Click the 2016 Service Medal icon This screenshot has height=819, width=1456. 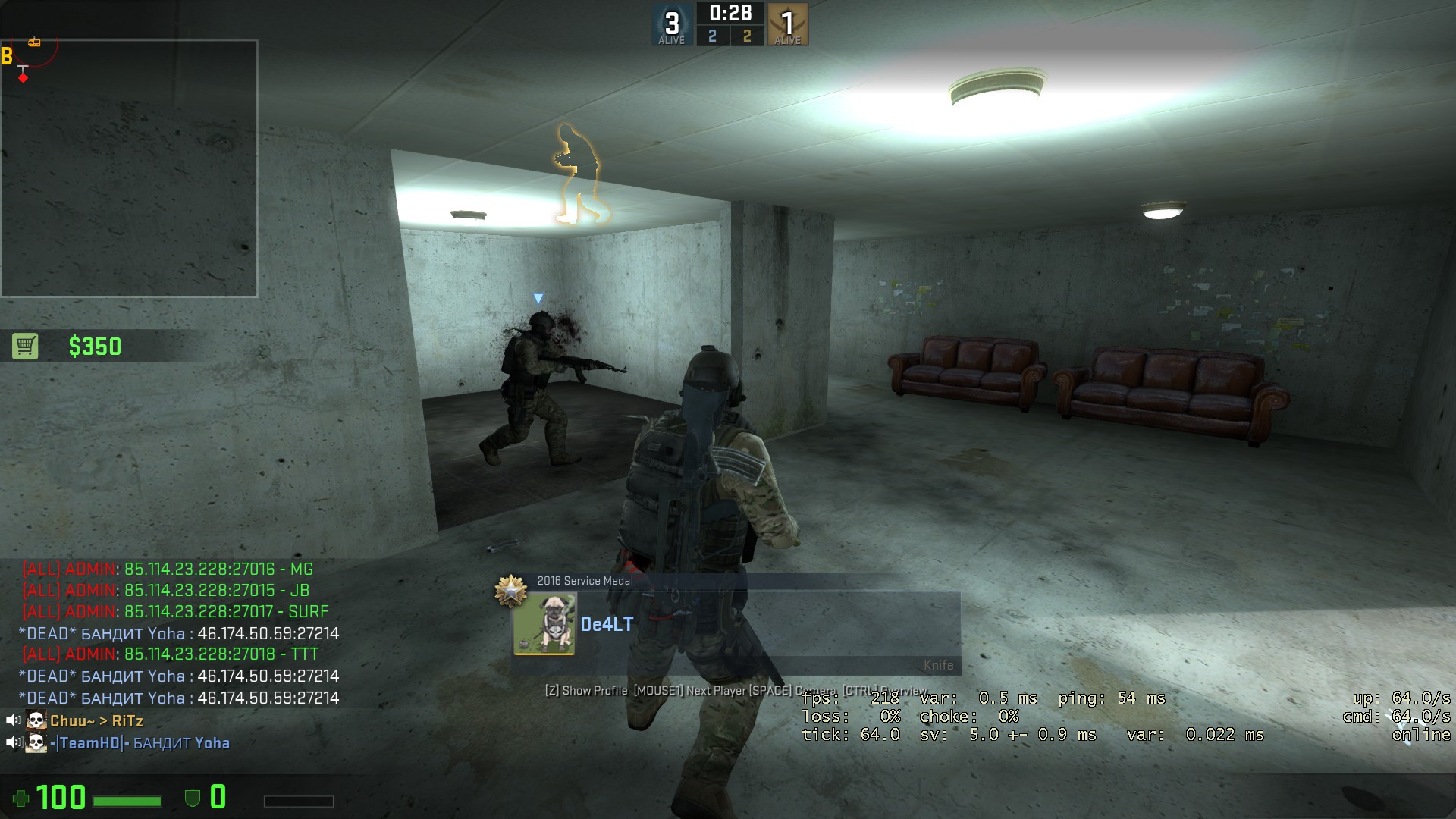(x=511, y=590)
